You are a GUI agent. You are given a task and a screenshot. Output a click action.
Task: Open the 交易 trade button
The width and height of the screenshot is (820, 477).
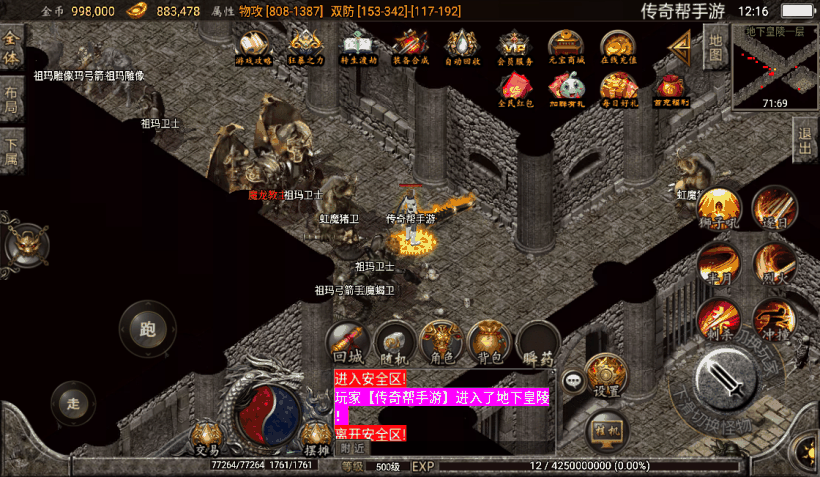(207, 438)
